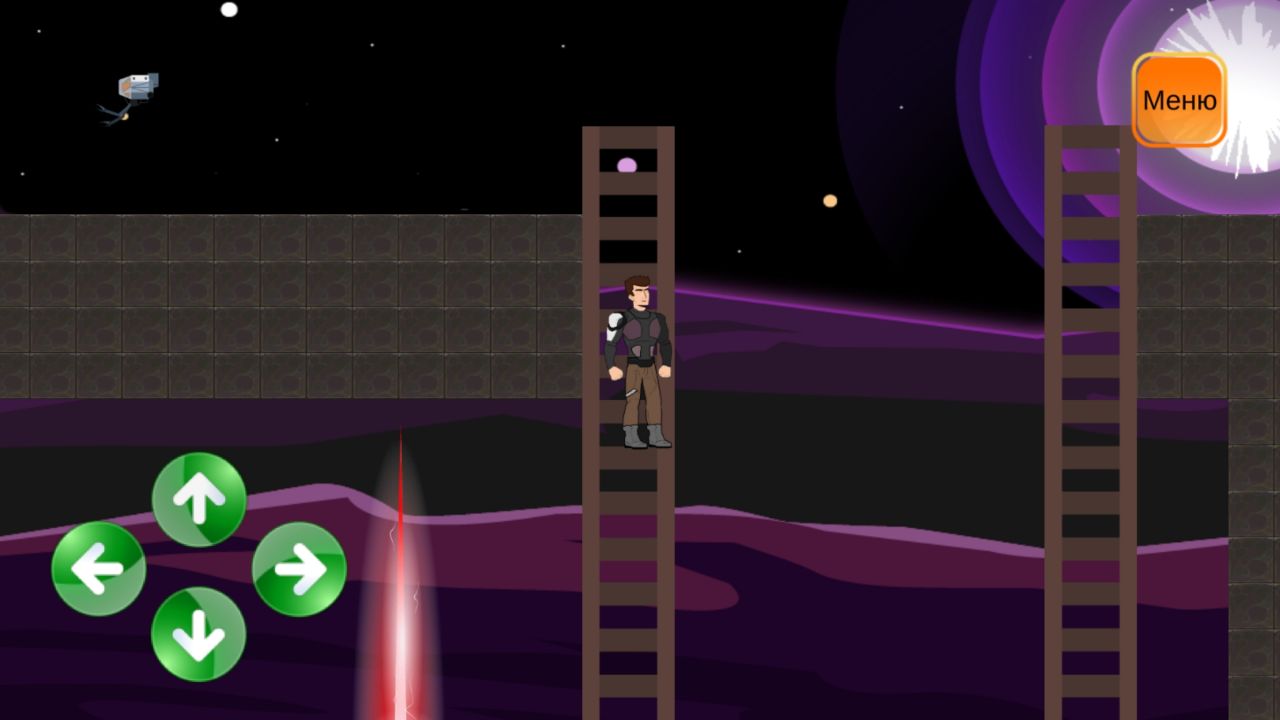Open the orange Меню button
1280x720 pixels.
1179,100
